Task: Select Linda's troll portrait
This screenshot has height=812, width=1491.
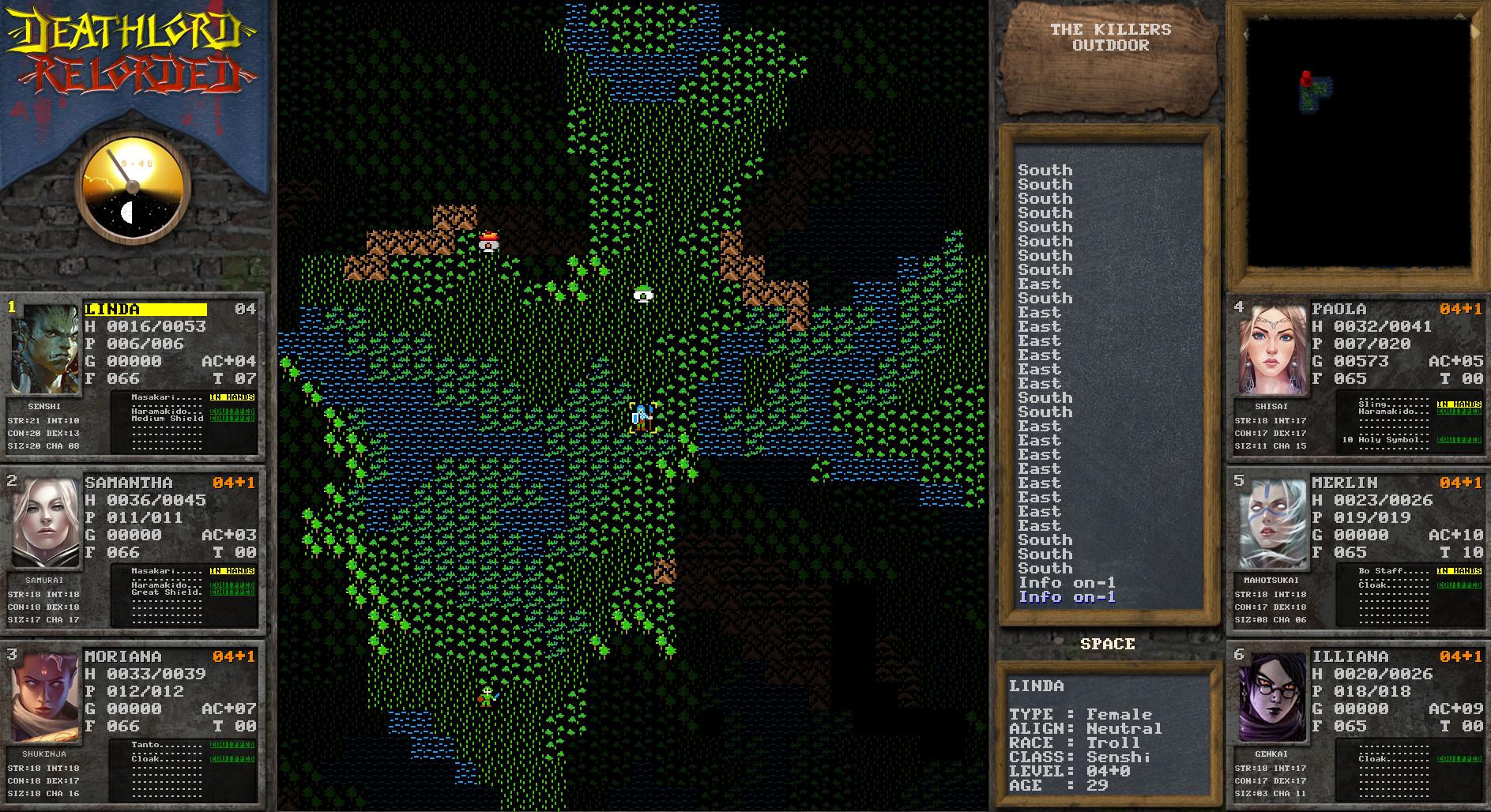Action: 44,349
